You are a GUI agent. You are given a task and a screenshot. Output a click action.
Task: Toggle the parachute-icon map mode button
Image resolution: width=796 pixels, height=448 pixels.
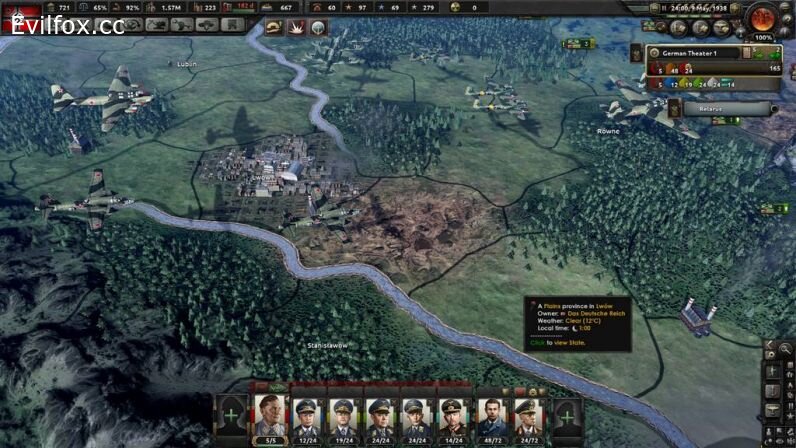319,27
